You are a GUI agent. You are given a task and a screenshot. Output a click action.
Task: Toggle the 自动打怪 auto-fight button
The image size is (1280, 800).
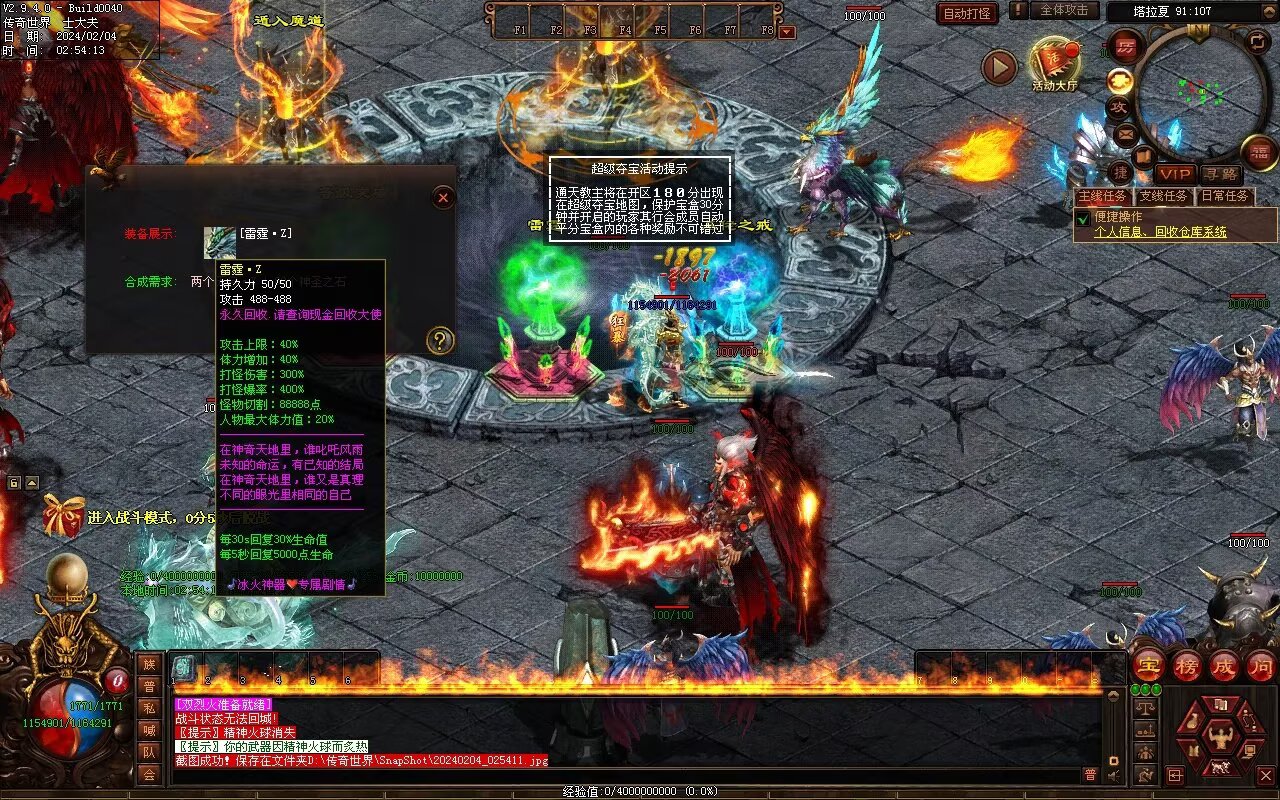coord(967,13)
